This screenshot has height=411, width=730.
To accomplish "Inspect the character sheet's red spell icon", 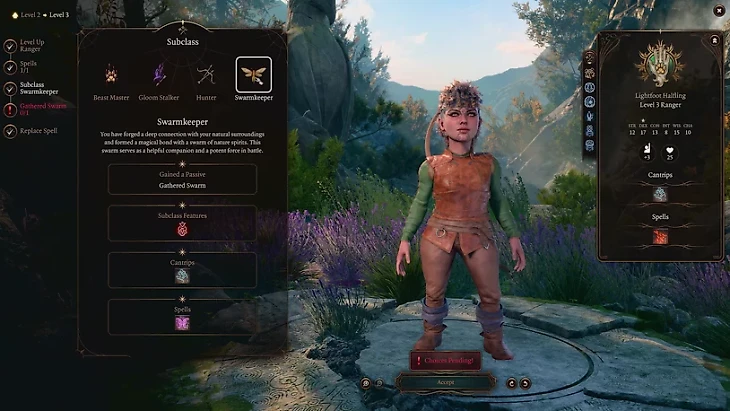I will click(x=659, y=237).
